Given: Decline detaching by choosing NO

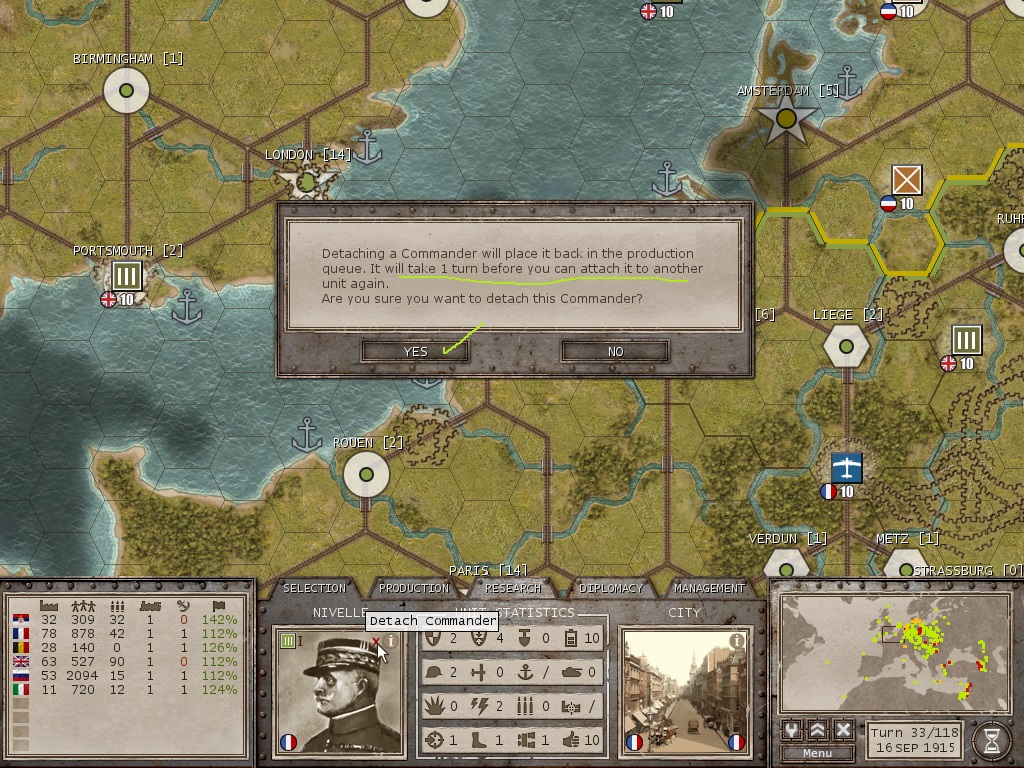Looking at the screenshot, I should (x=615, y=351).
